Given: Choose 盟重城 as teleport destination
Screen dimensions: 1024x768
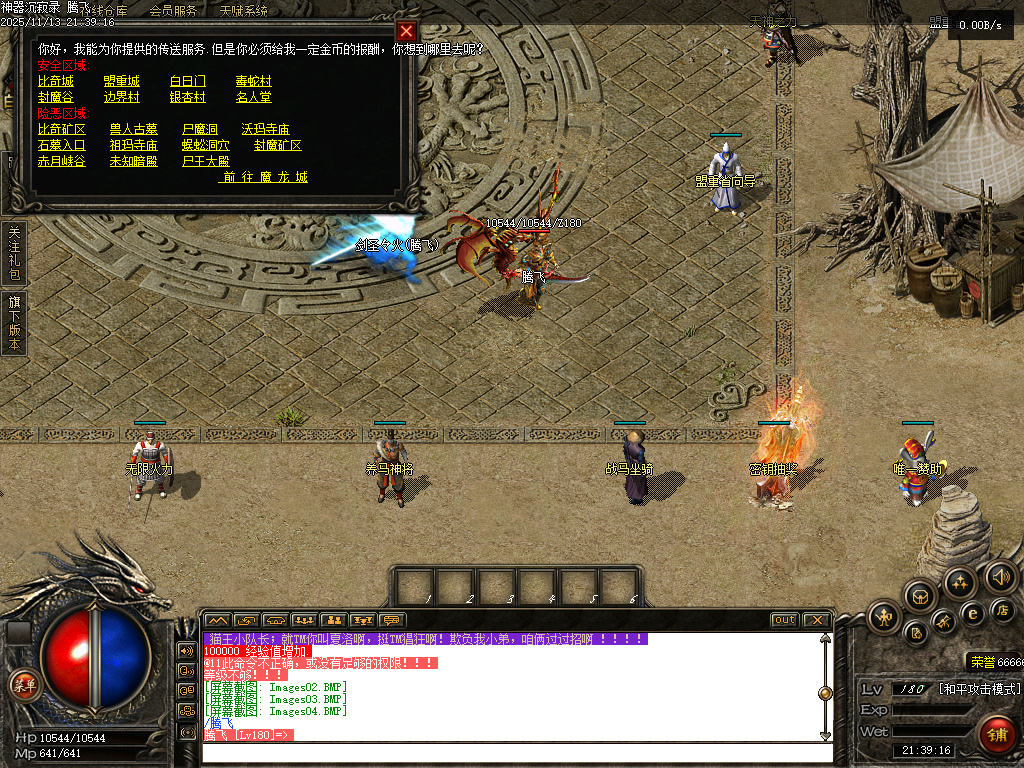Looking at the screenshot, I should click(x=121, y=81).
